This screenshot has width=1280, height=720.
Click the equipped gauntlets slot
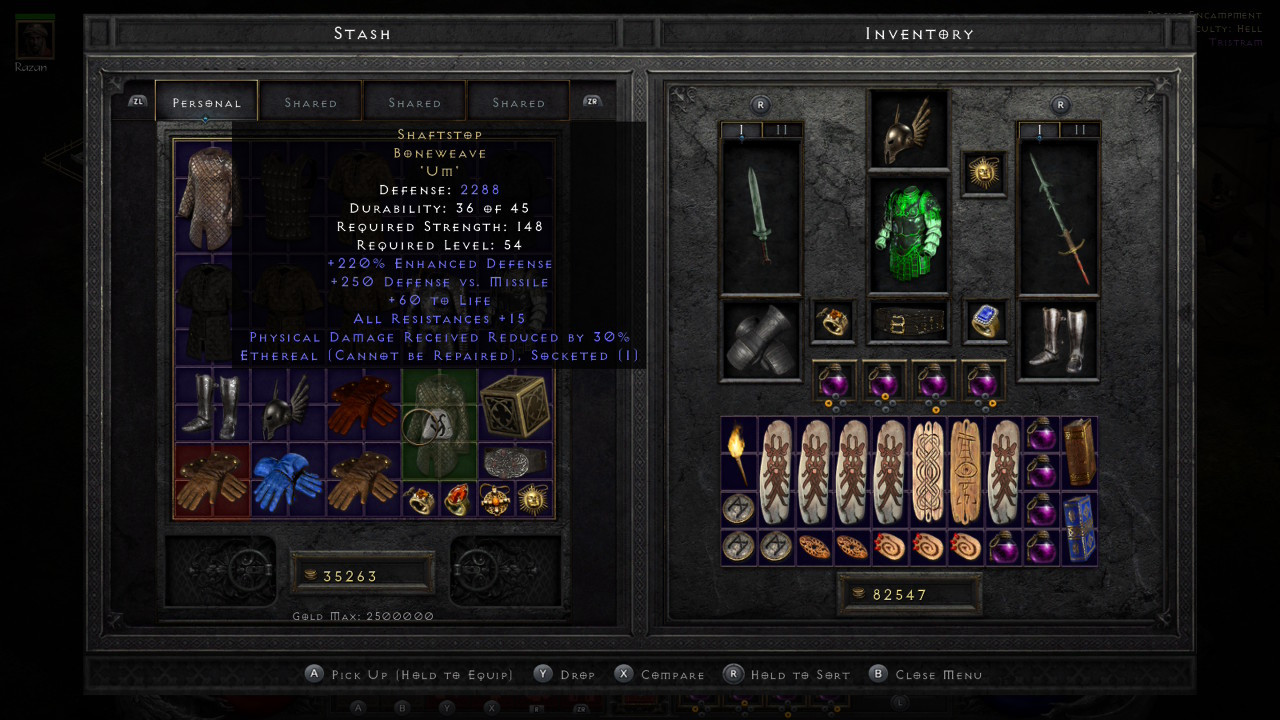(760, 340)
